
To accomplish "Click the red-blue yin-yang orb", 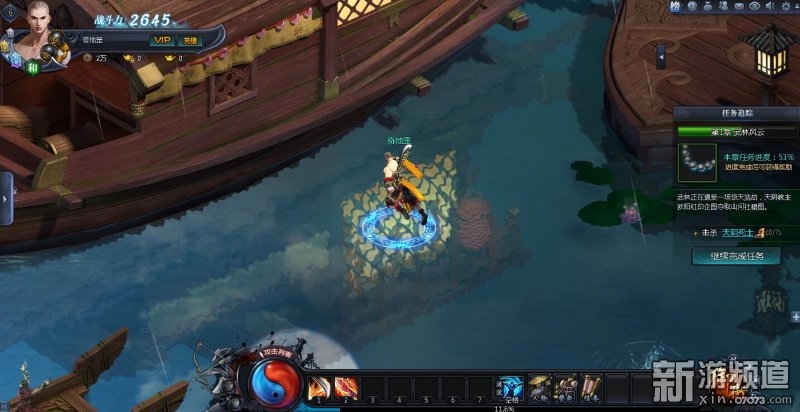I will (270, 381).
